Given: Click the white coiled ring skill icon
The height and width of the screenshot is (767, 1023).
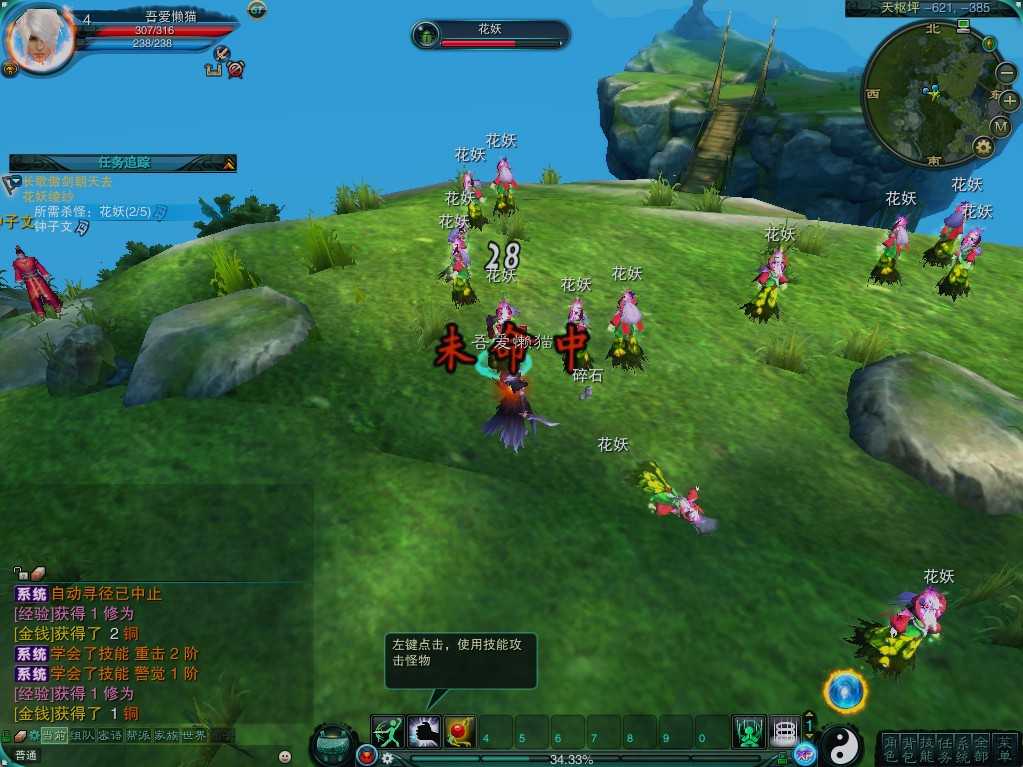Looking at the screenshot, I should [x=785, y=732].
